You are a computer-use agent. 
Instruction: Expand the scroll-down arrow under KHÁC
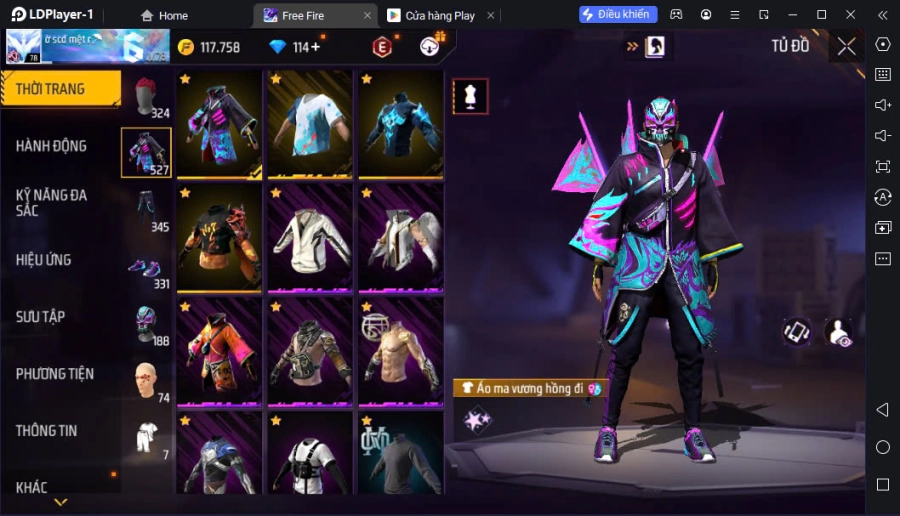(61, 502)
